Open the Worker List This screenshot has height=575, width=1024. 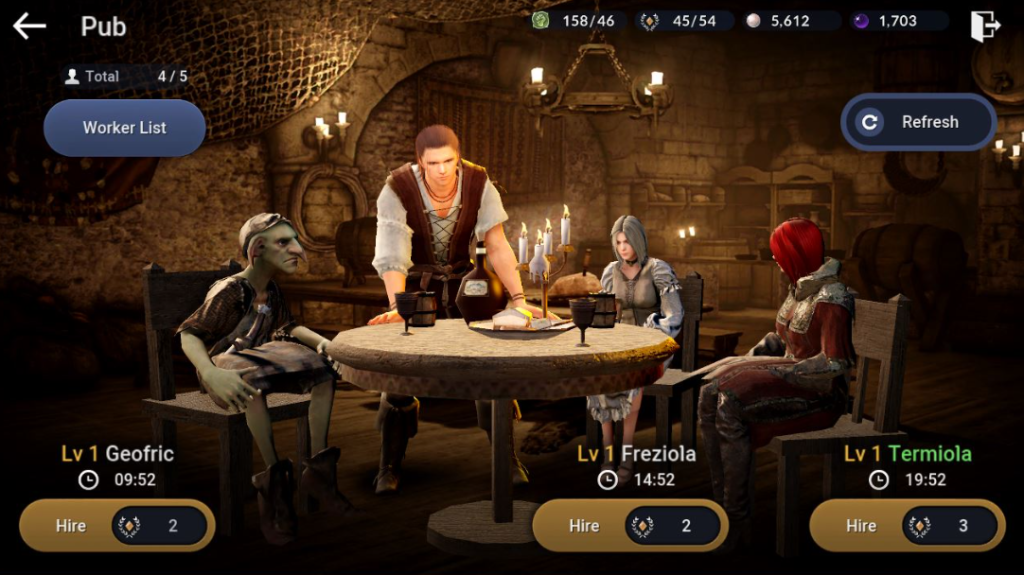tap(124, 128)
